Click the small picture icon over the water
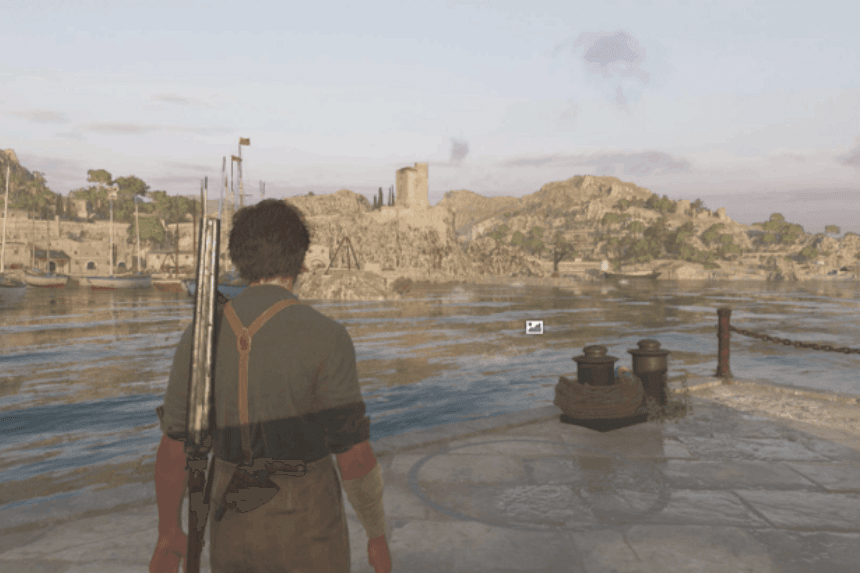This screenshot has height=573, width=860. tap(534, 327)
